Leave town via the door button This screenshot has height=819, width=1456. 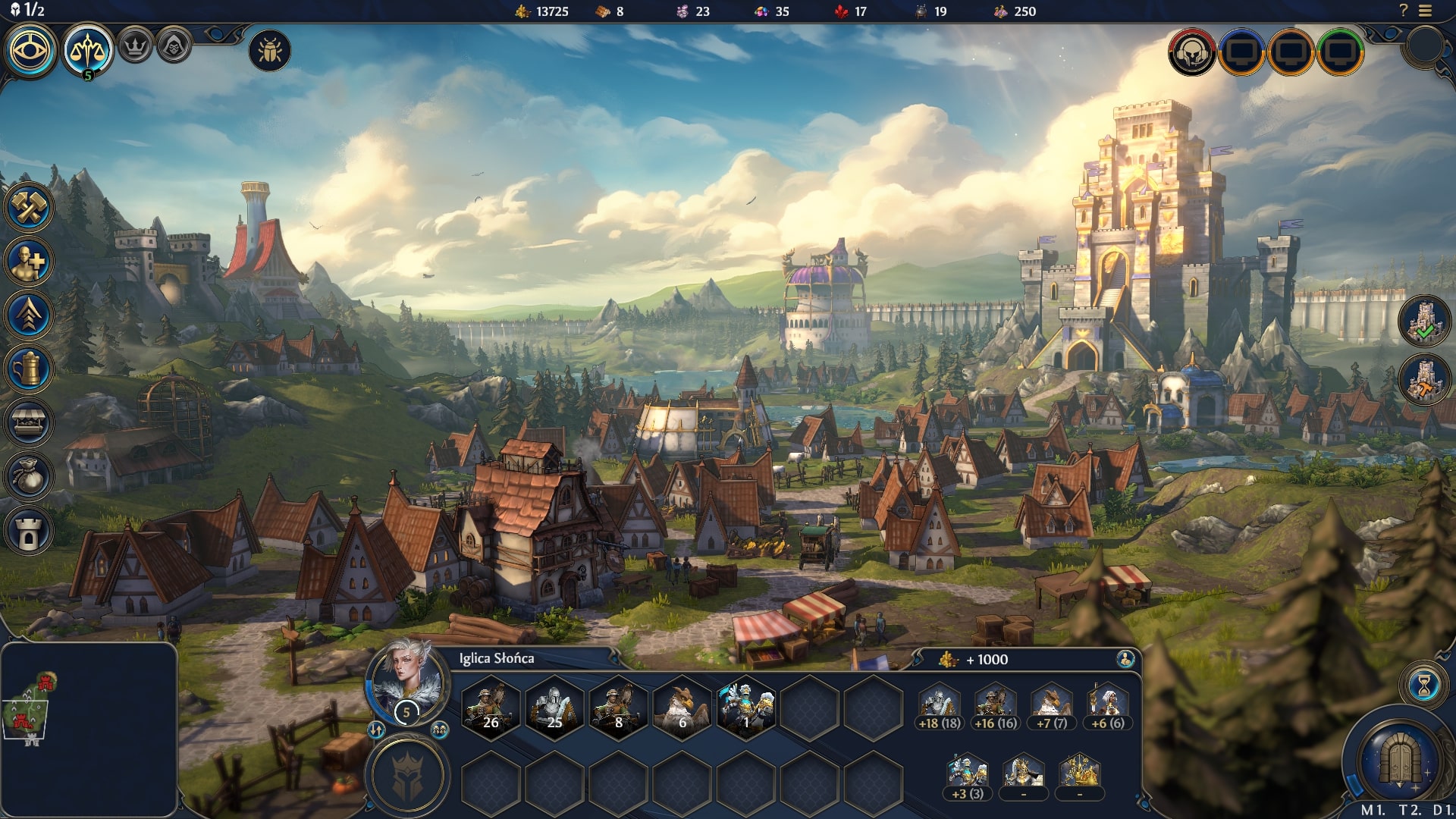pyautogui.click(x=1400, y=759)
